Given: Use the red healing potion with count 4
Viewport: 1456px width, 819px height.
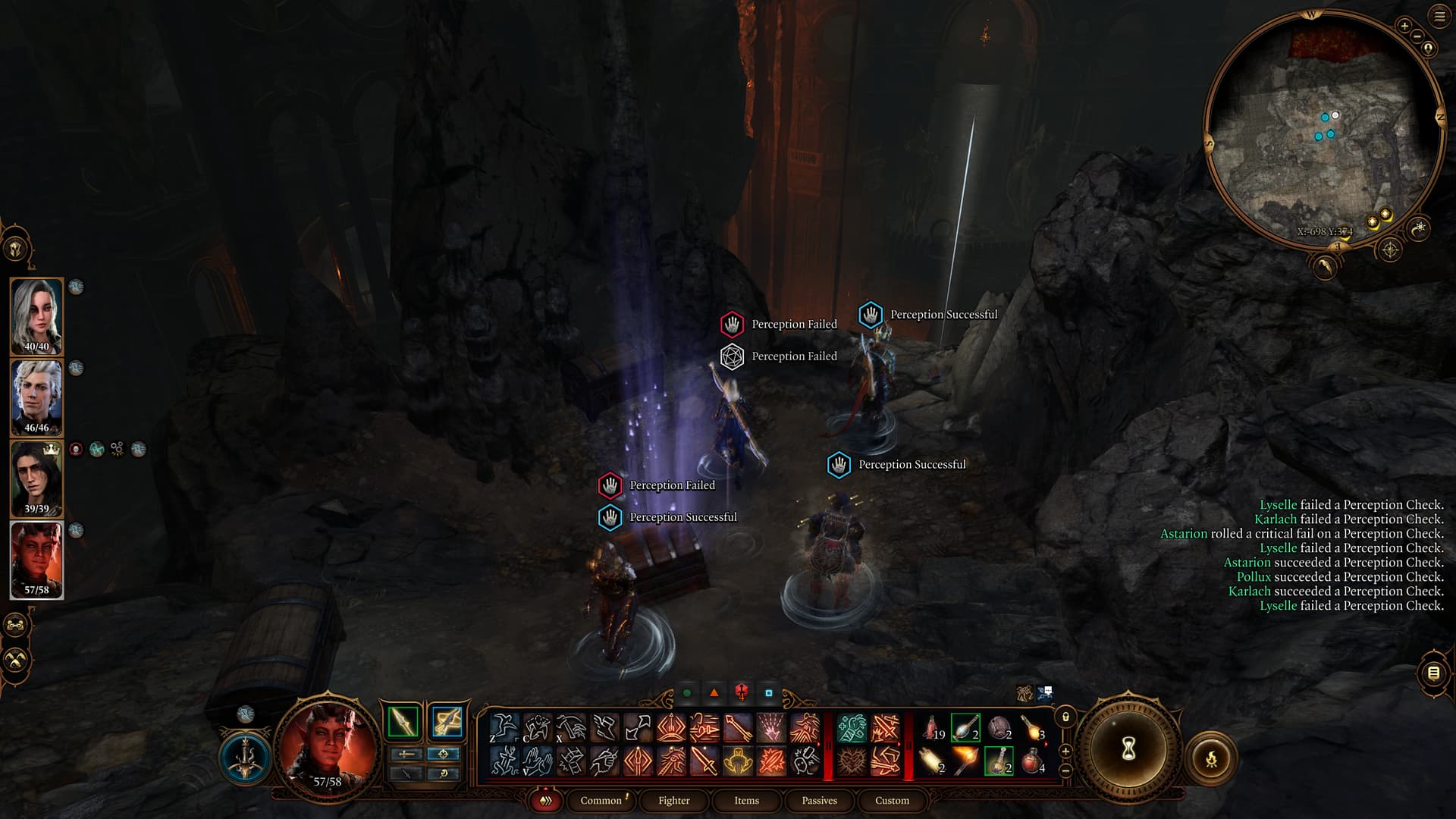Looking at the screenshot, I should coord(1031,760).
